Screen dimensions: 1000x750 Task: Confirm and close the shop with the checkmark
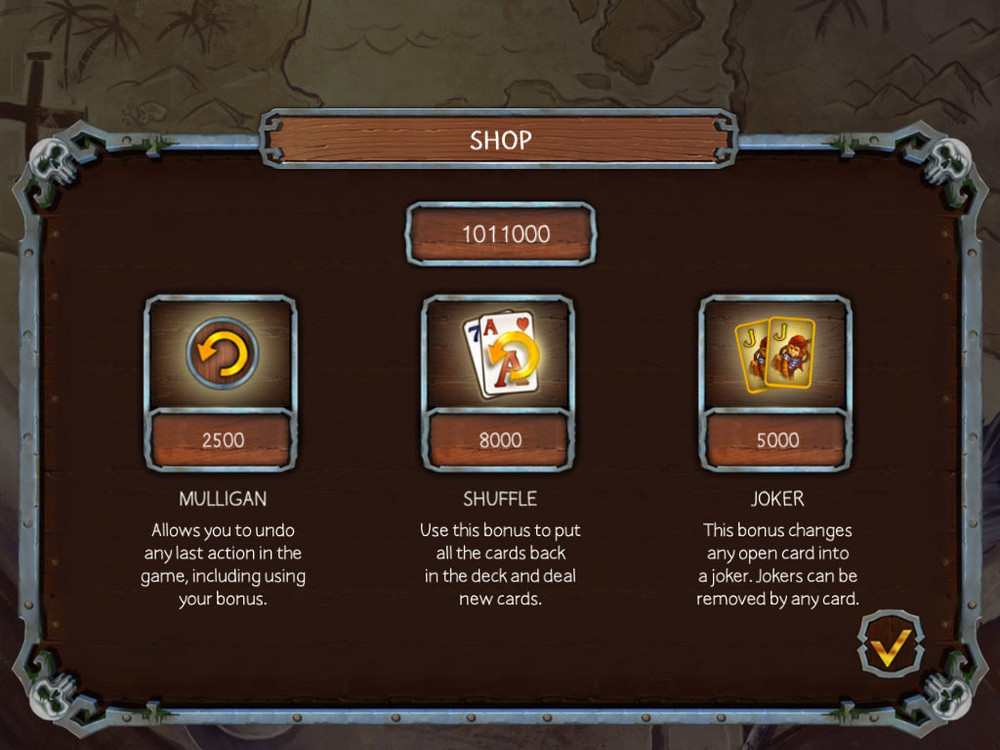(889, 646)
